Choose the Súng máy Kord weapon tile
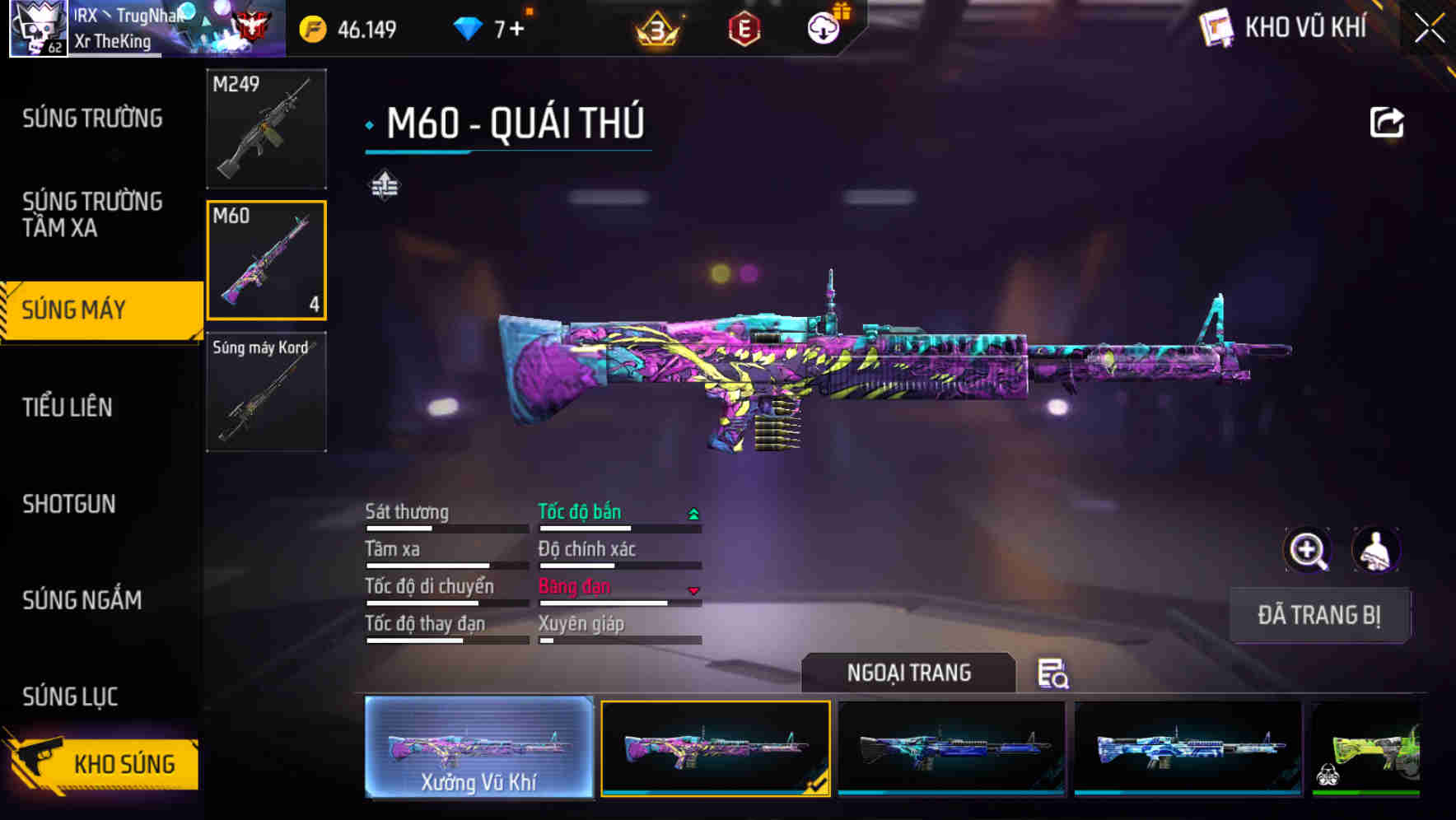The height and width of the screenshot is (820, 1456). [x=266, y=392]
